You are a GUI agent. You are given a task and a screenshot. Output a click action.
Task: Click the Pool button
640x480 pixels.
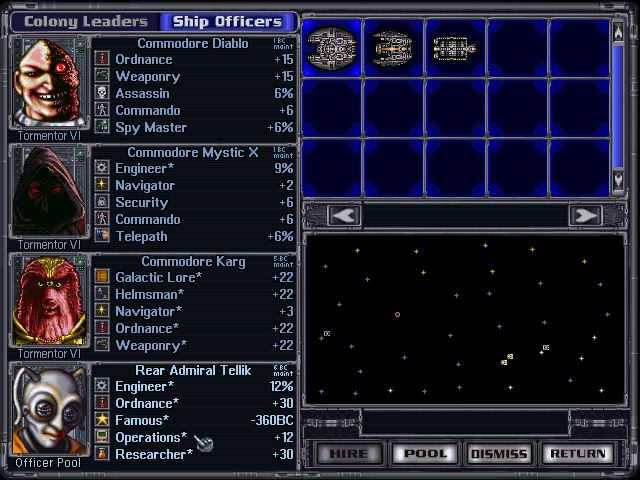[x=425, y=454]
